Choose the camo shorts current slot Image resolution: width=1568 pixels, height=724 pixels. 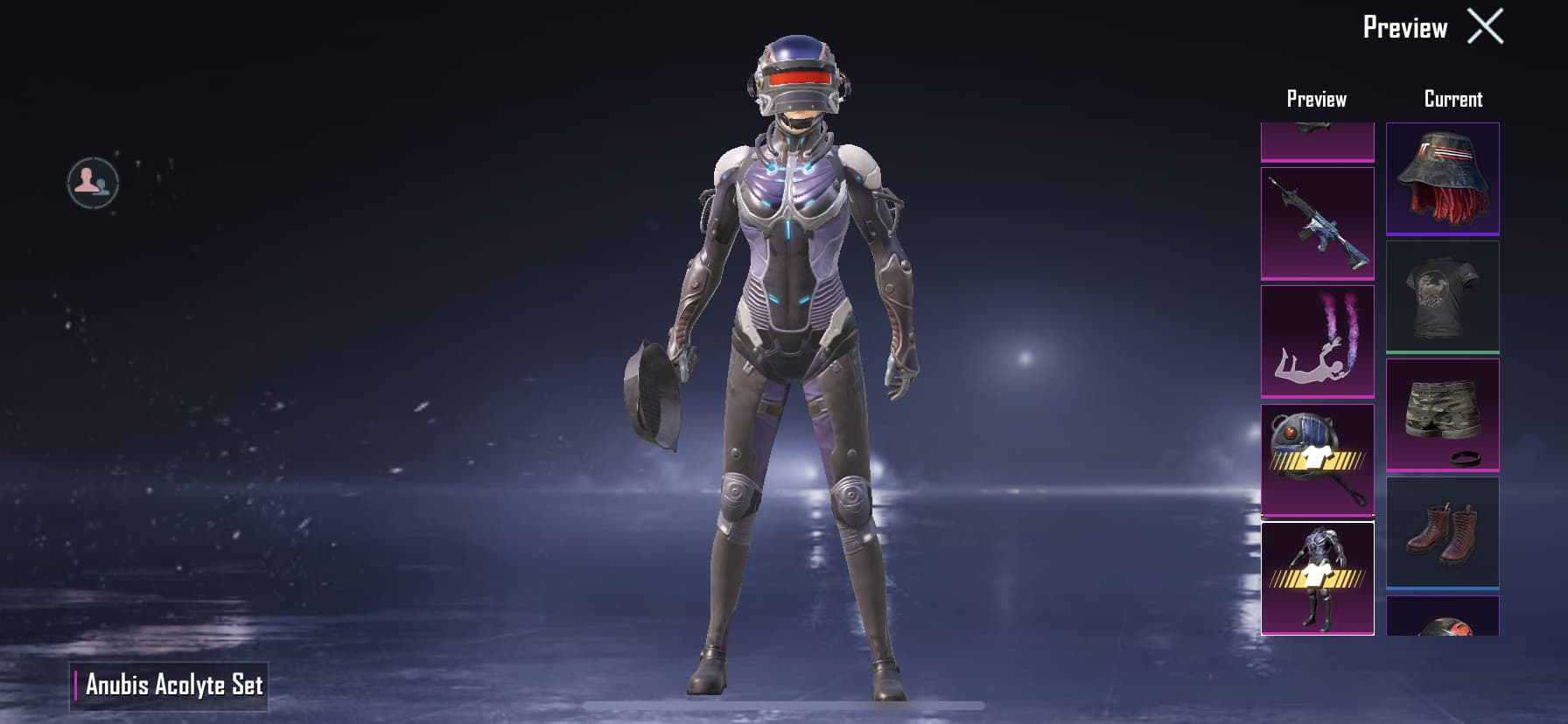[1442, 415]
